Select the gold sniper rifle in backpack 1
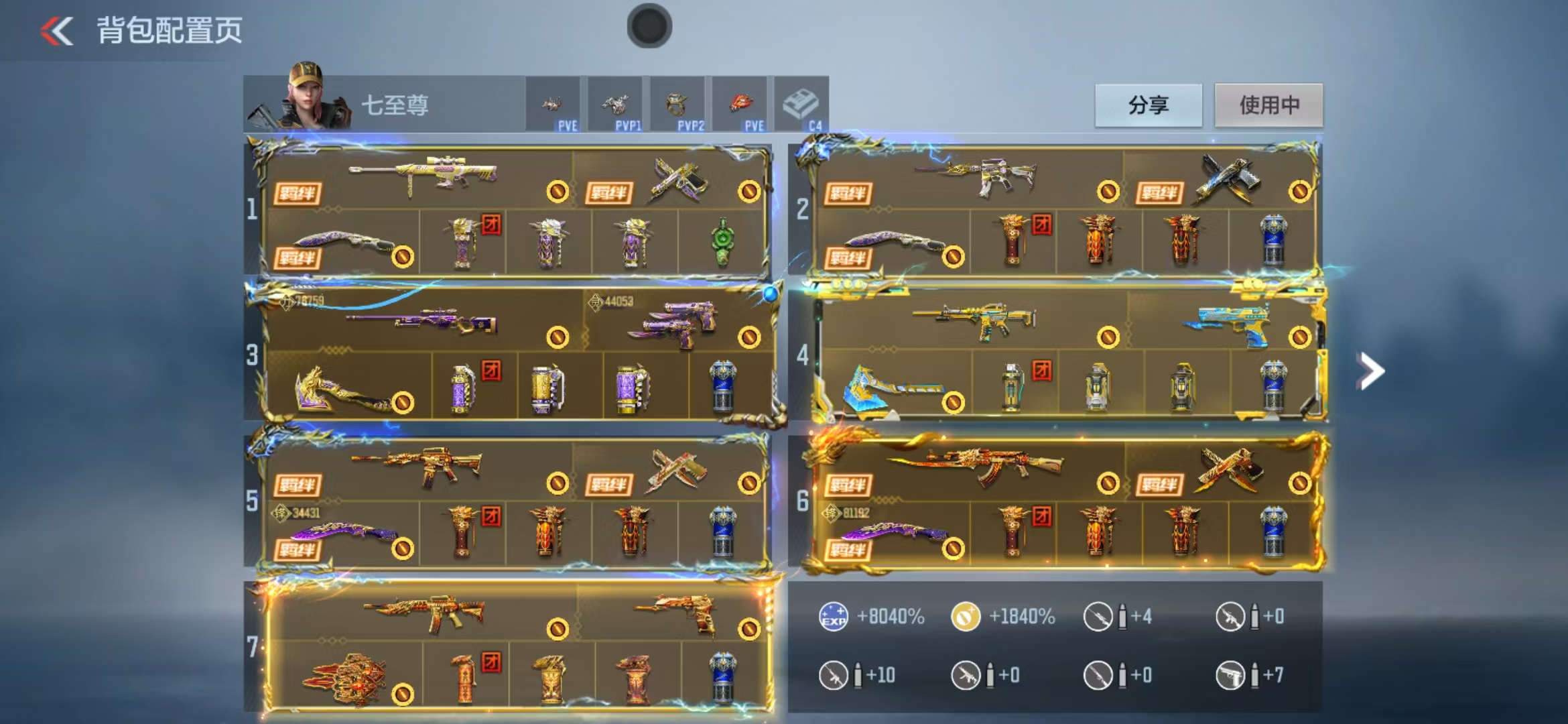The width and height of the screenshot is (1568, 724). tap(423, 176)
